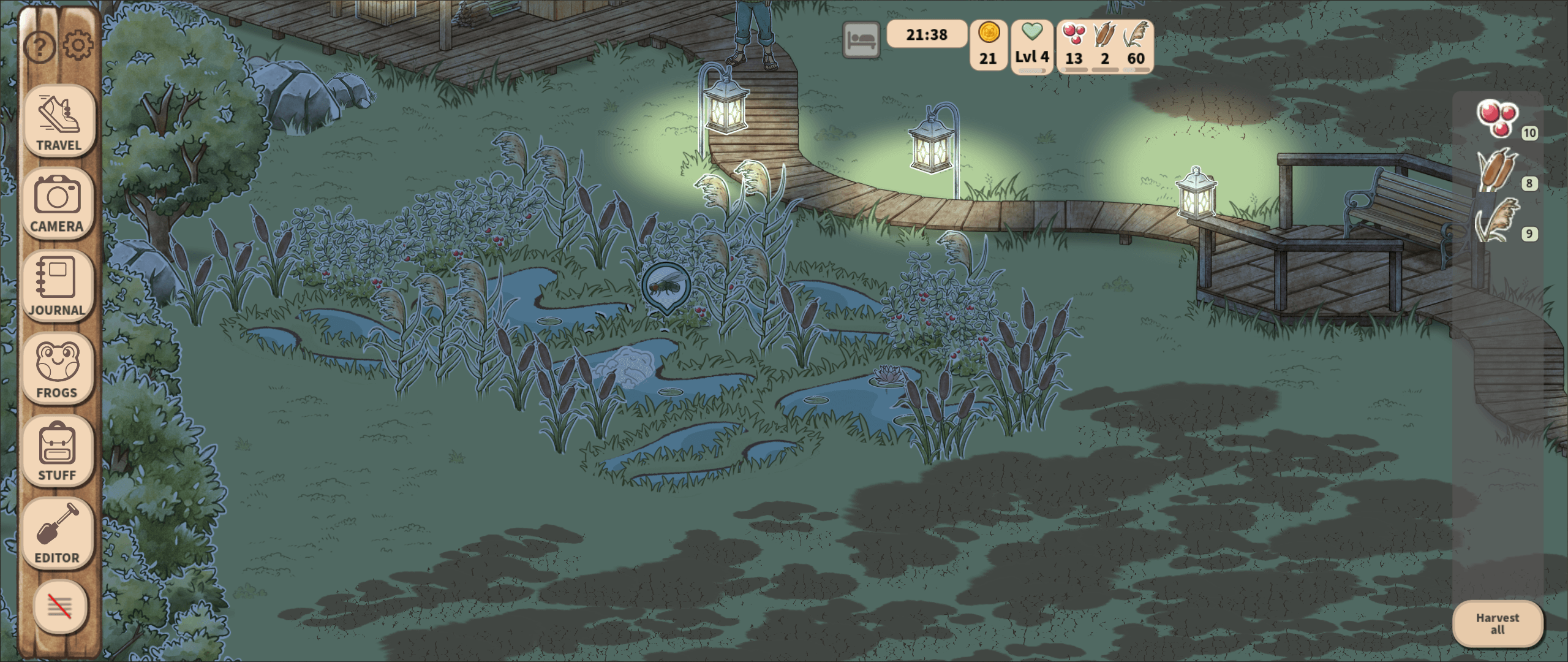Toggle the crossed-out lines hide button

pos(59,607)
